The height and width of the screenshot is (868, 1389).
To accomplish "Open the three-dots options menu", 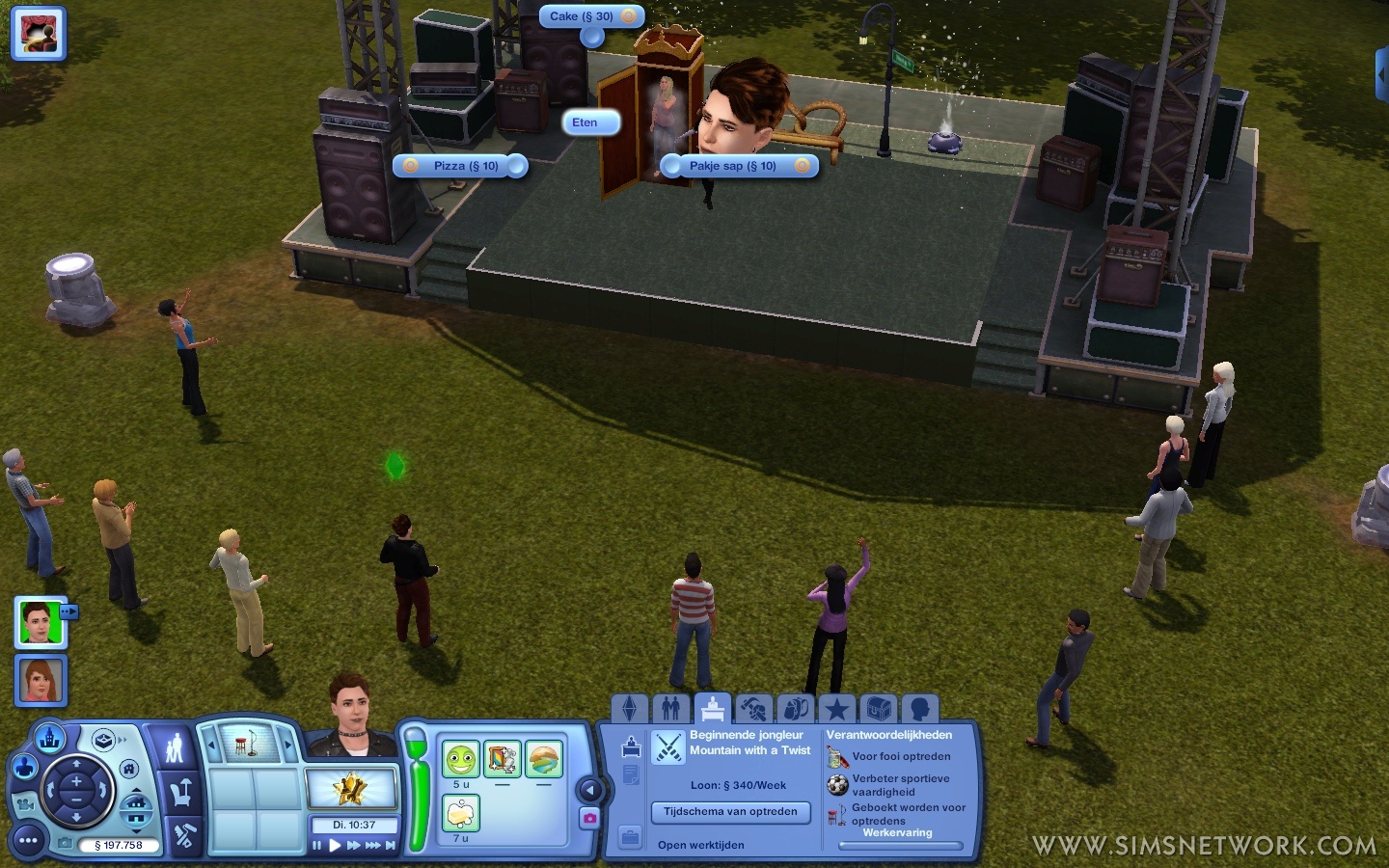I will (28, 841).
